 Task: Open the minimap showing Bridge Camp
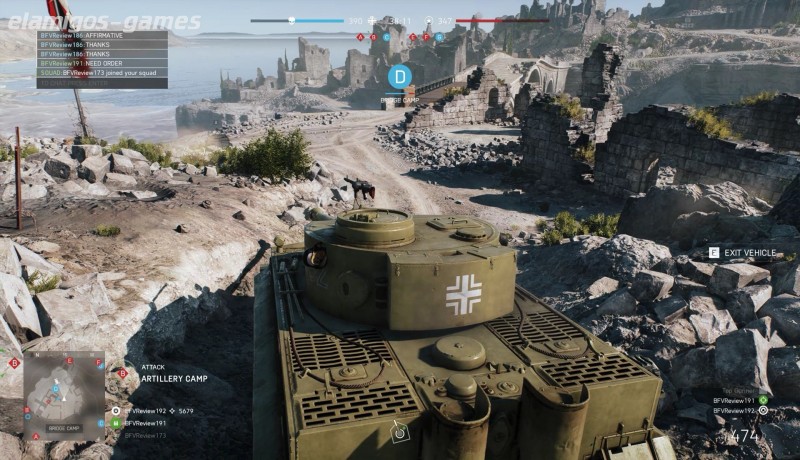(64, 394)
